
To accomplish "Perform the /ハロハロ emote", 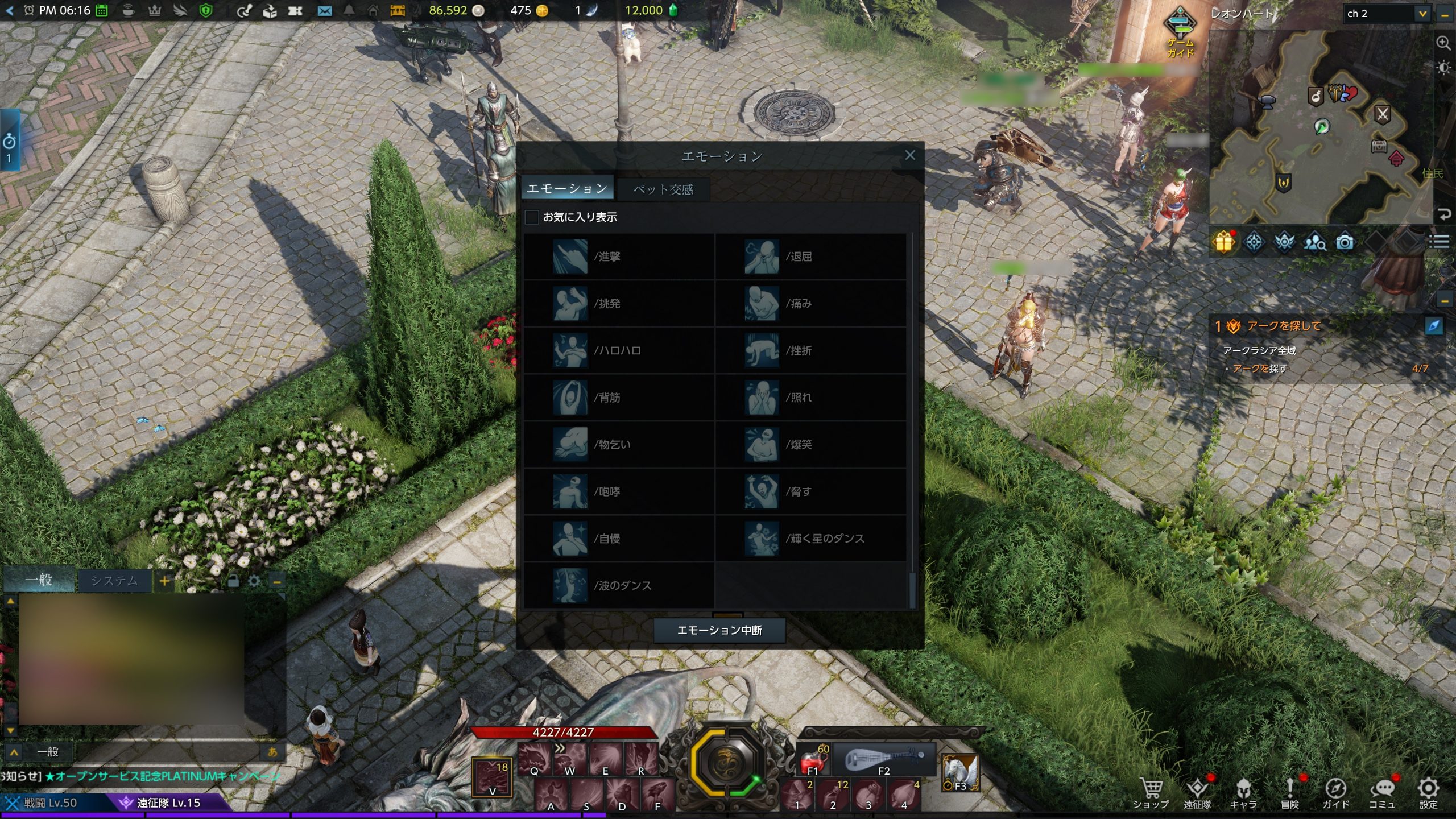I will (x=618, y=350).
